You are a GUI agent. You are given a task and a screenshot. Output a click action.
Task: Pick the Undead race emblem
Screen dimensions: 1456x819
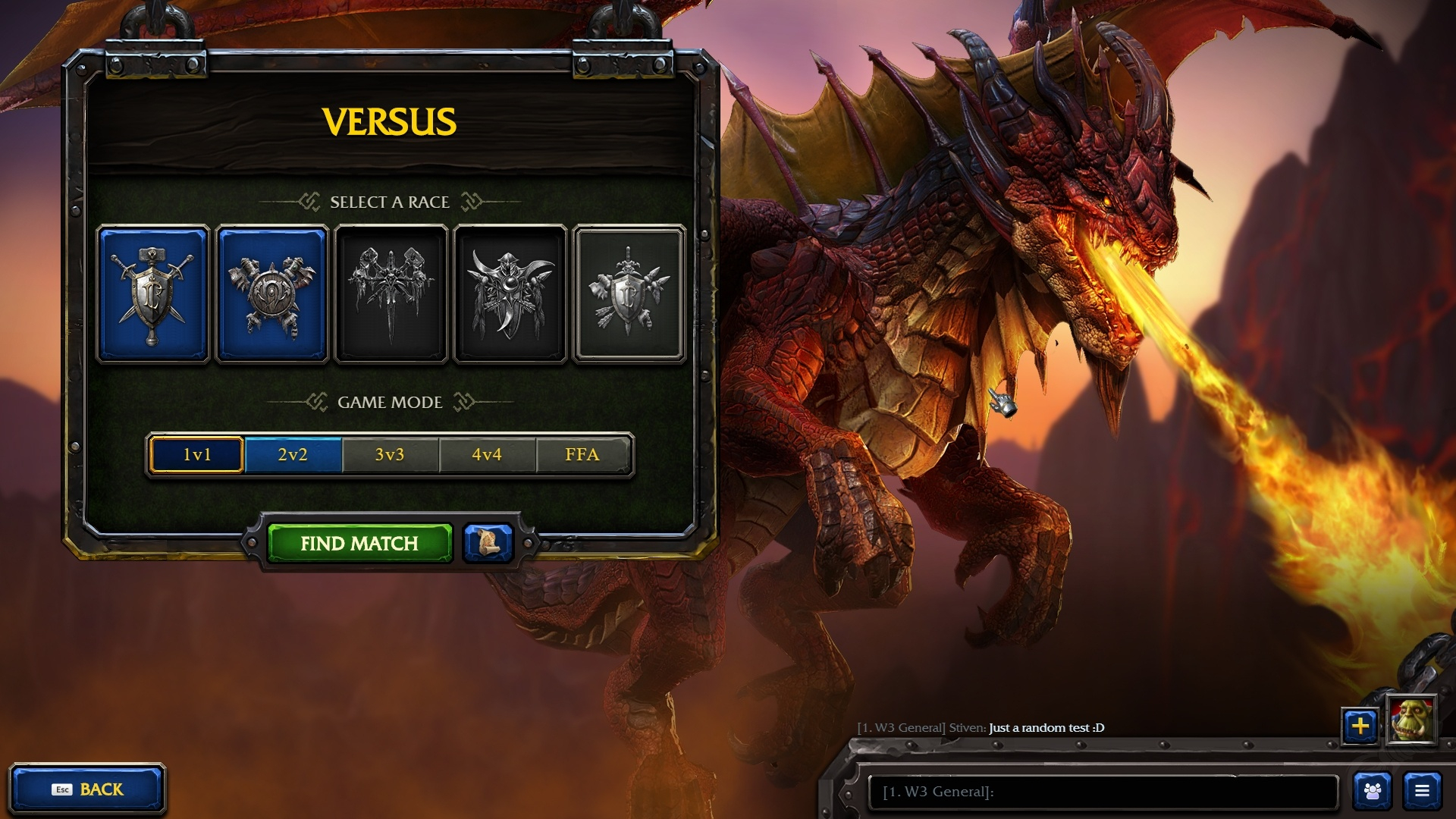tap(391, 294)
